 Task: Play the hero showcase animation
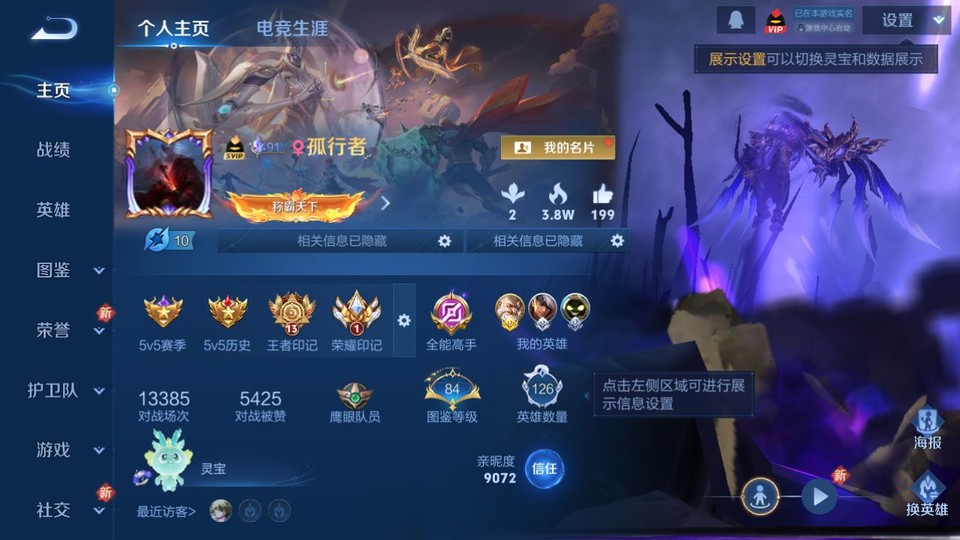click(819, 495)
